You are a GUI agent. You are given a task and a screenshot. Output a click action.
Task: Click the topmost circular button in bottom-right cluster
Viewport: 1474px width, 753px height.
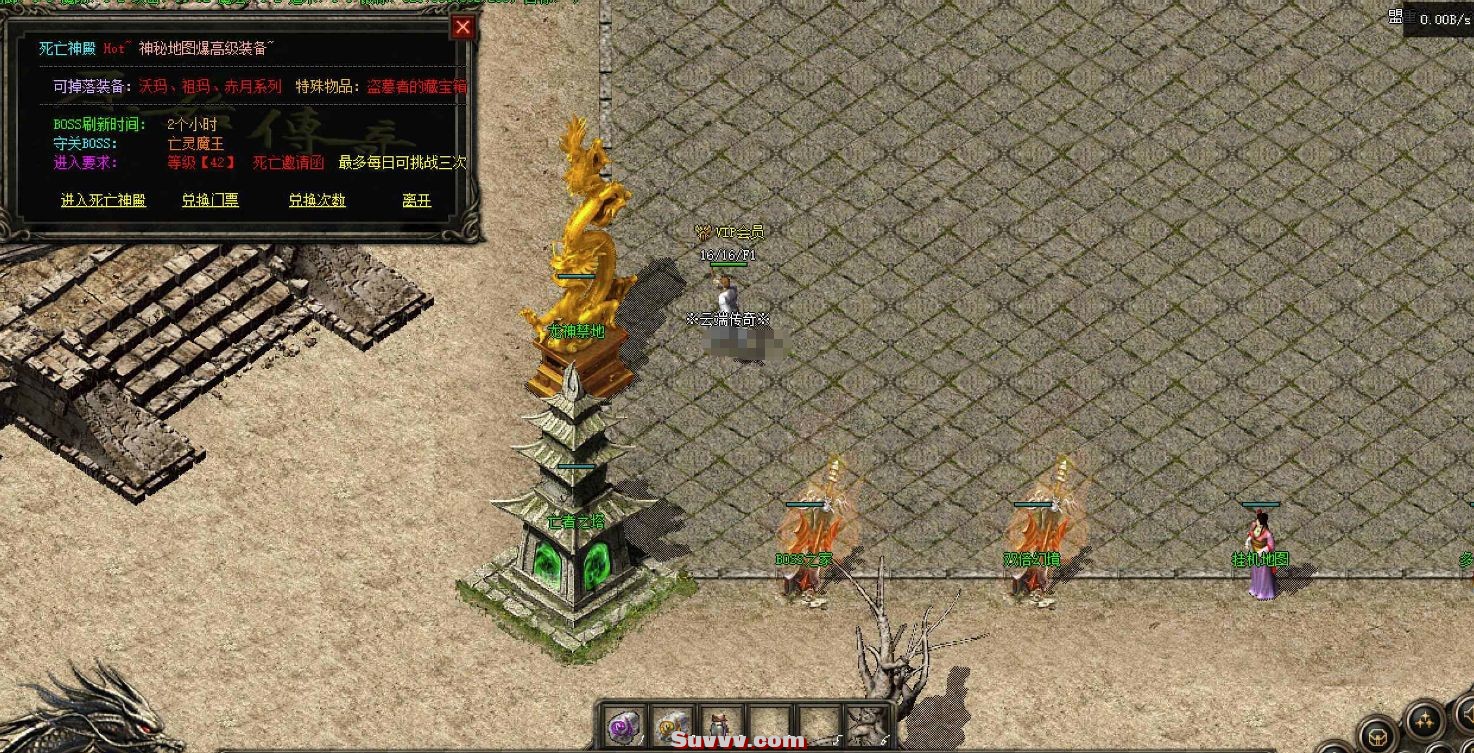pos(1467,712)
